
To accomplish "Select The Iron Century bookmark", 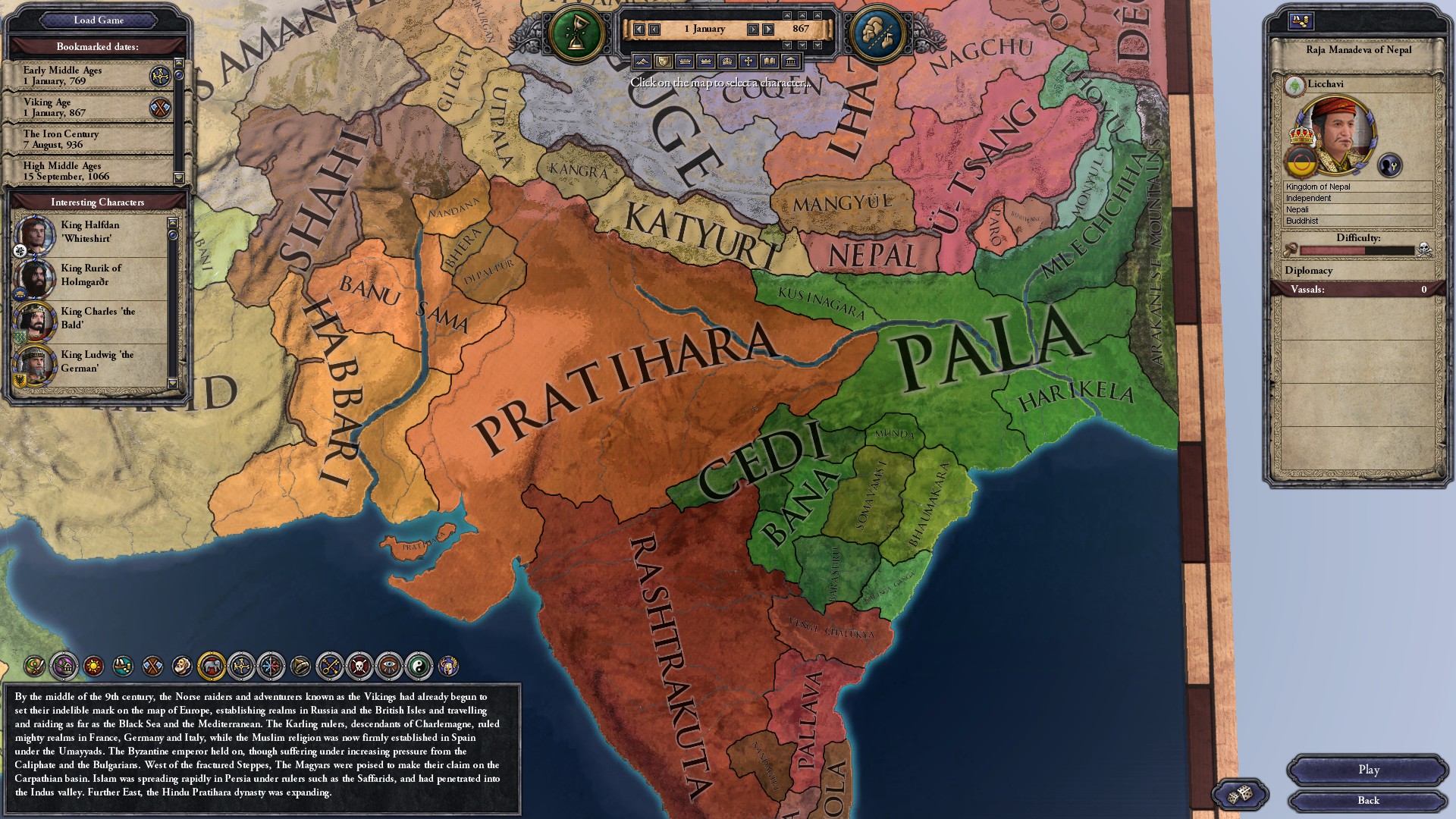I will (x=83, y=139).
